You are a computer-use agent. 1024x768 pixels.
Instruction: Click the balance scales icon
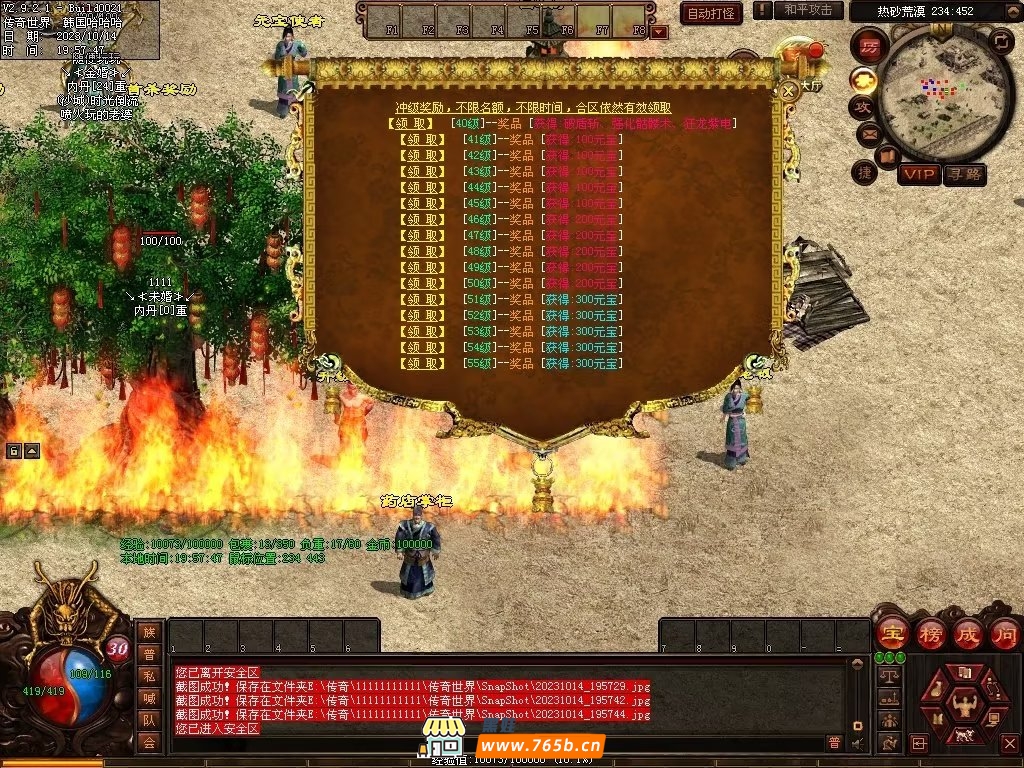pyautogui.click(x=887, y=676)
